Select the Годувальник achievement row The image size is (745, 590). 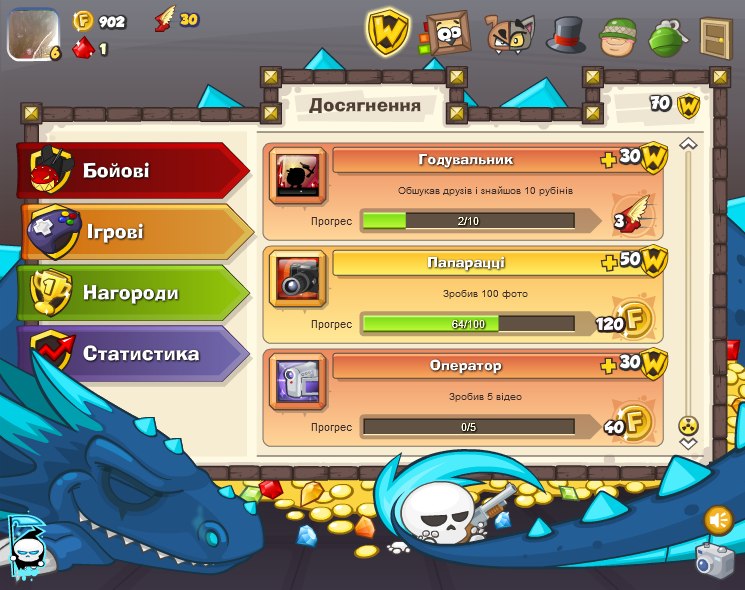[x=464, y=192]
